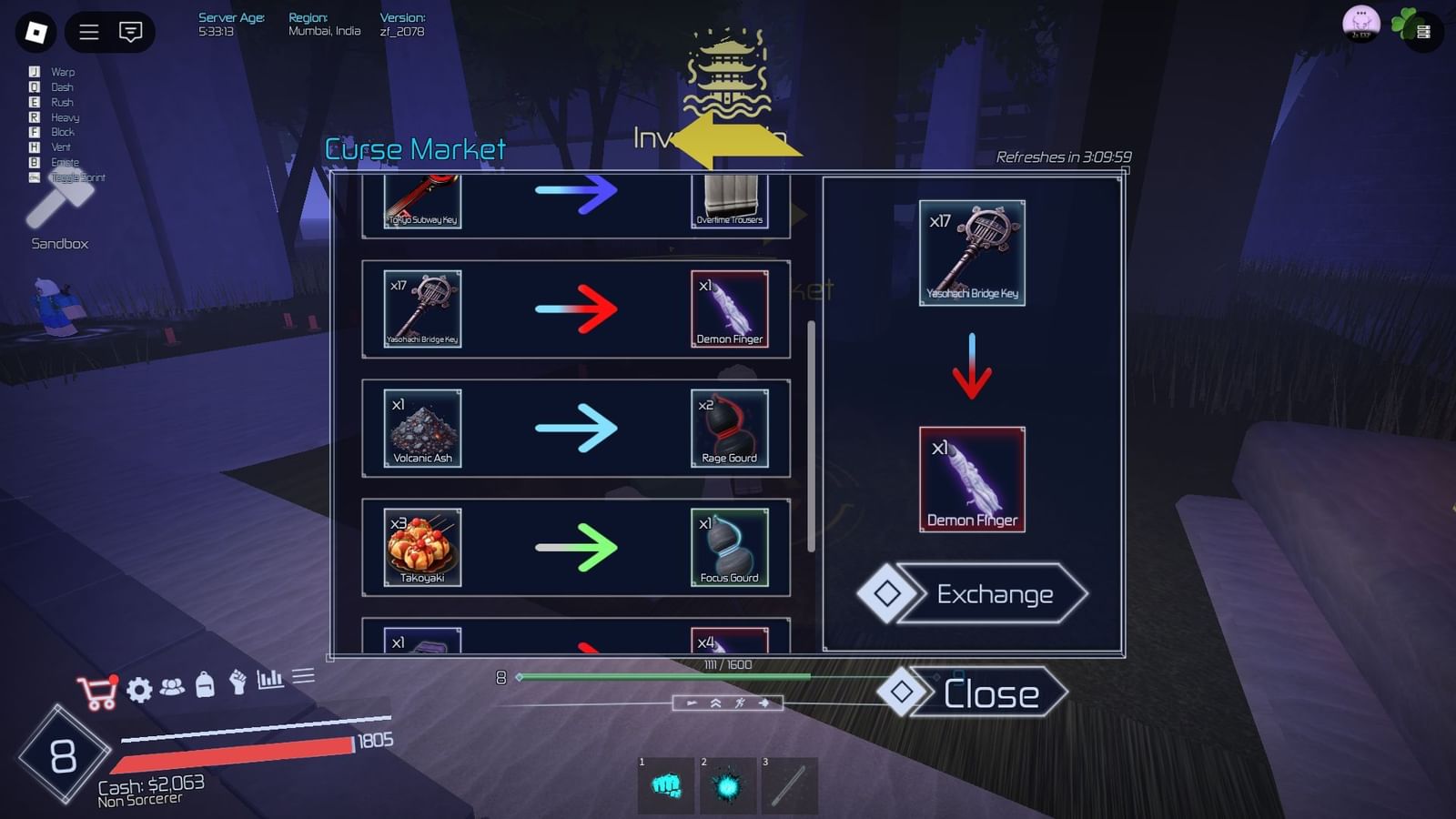This screenshot has width=1456, height=819.
Task: Toggle the running sprint icon in the skill bar
Action: coord(740,703)
